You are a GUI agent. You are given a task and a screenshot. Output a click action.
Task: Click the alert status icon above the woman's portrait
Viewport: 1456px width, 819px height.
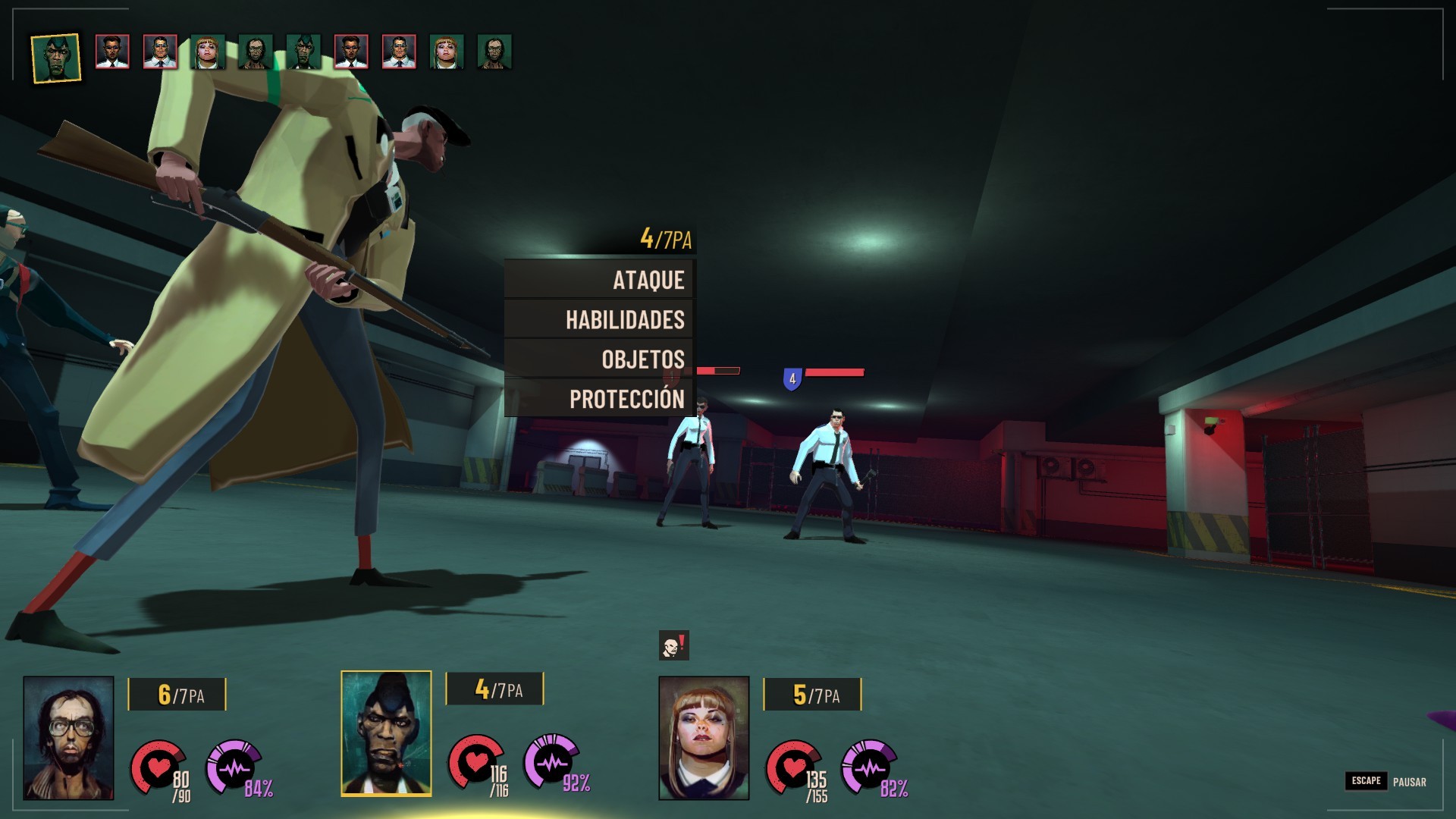point(673,646)
